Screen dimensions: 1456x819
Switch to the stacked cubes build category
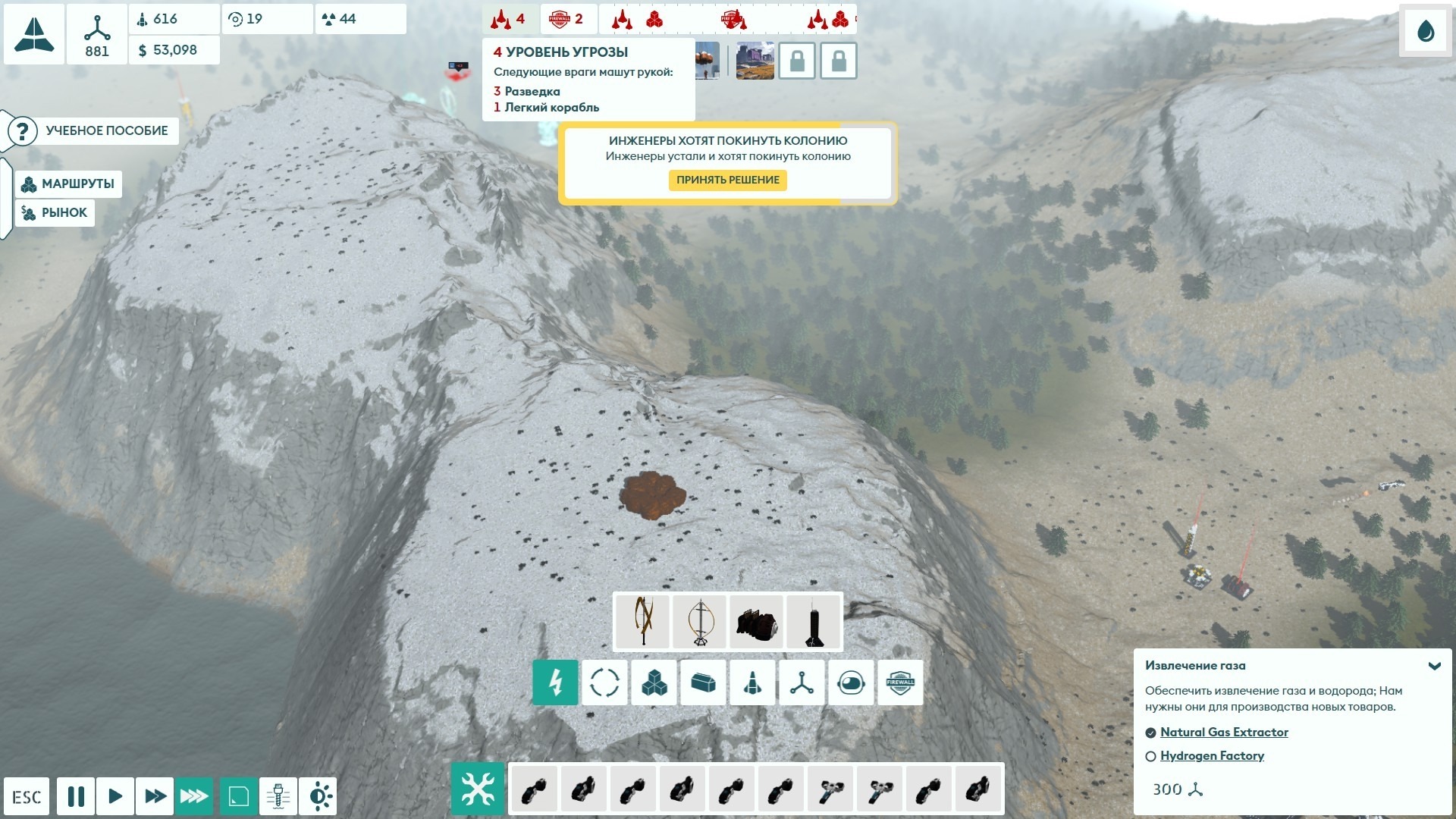[x=654, y=682]
